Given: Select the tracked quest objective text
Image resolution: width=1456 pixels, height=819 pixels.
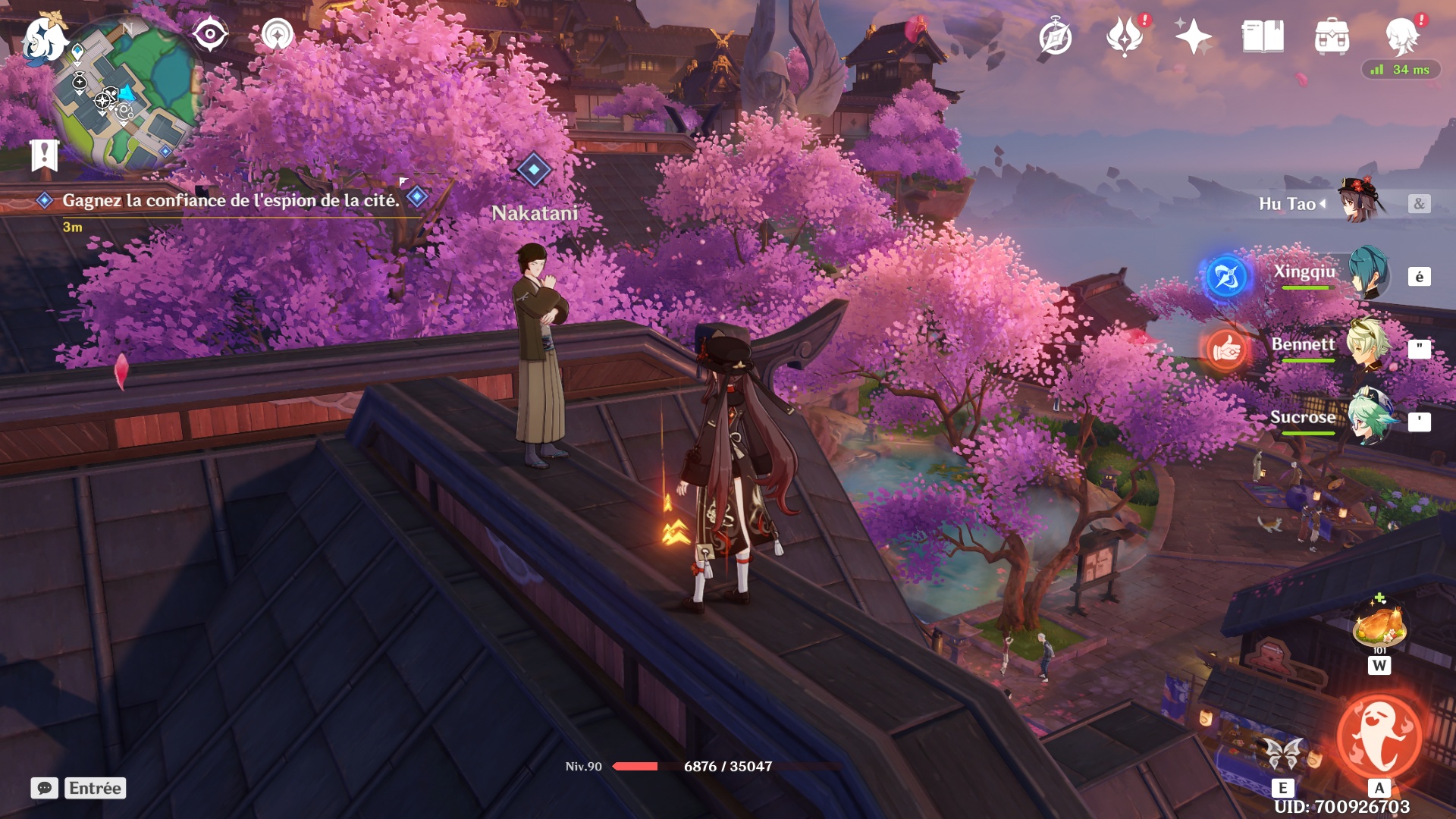Looking at the screenshot, I should tap(231, 200).
